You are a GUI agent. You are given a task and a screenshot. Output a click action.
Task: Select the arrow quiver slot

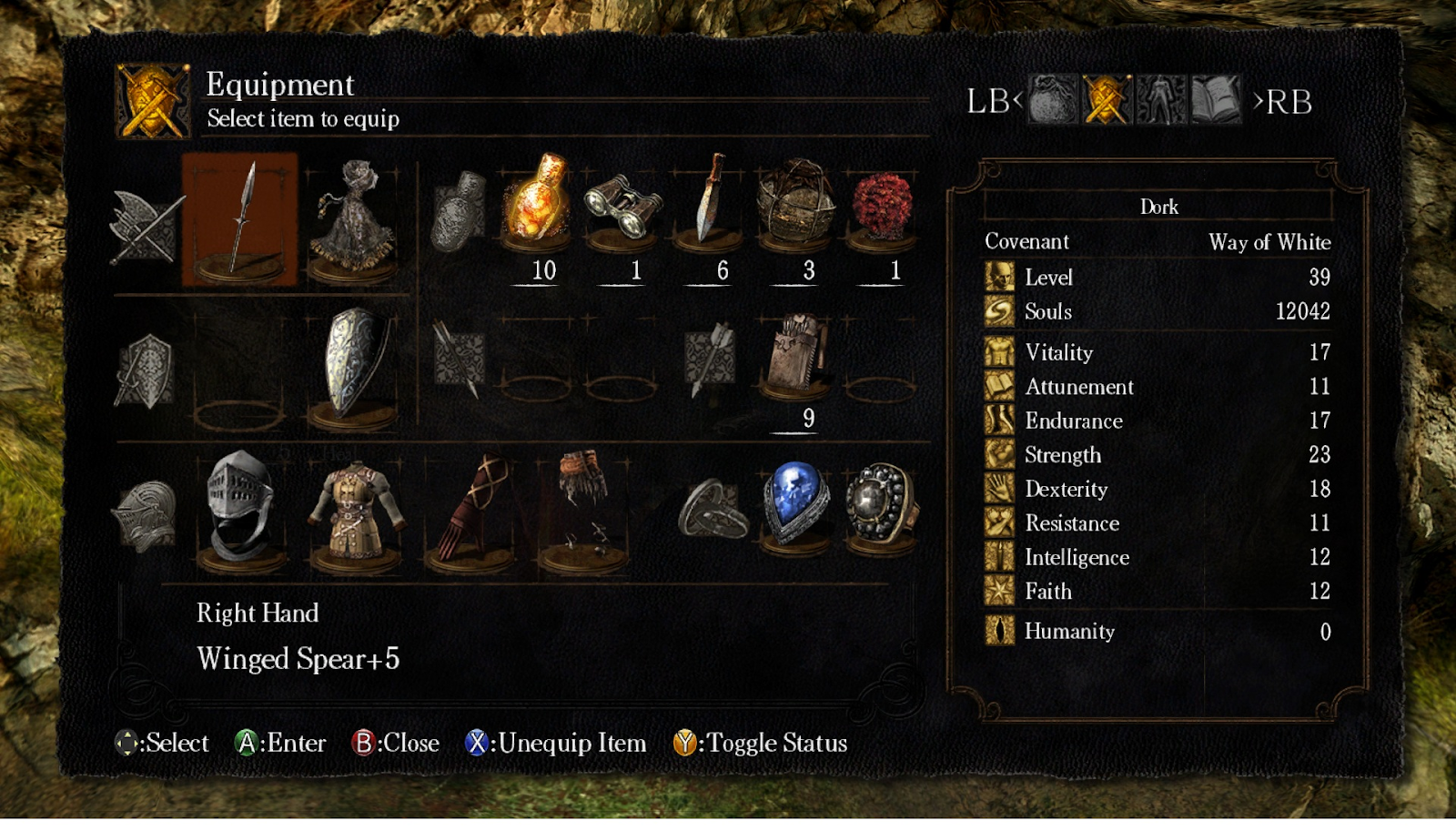[795, 355]
